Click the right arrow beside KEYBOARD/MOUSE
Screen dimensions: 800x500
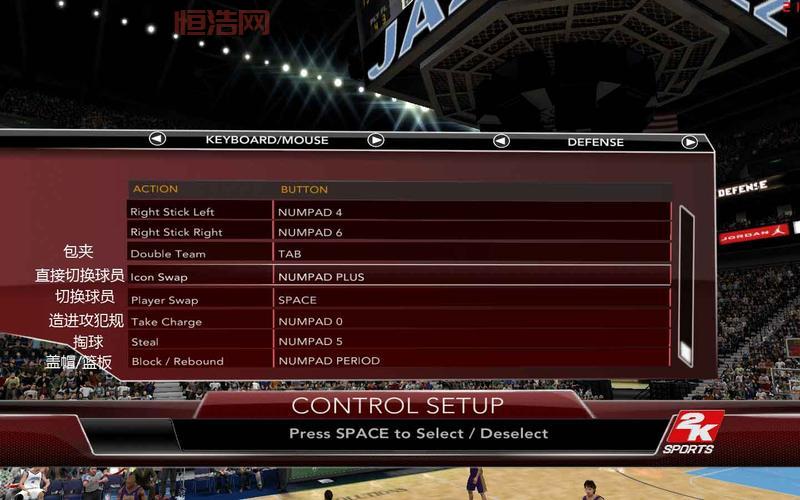point(376,140)
